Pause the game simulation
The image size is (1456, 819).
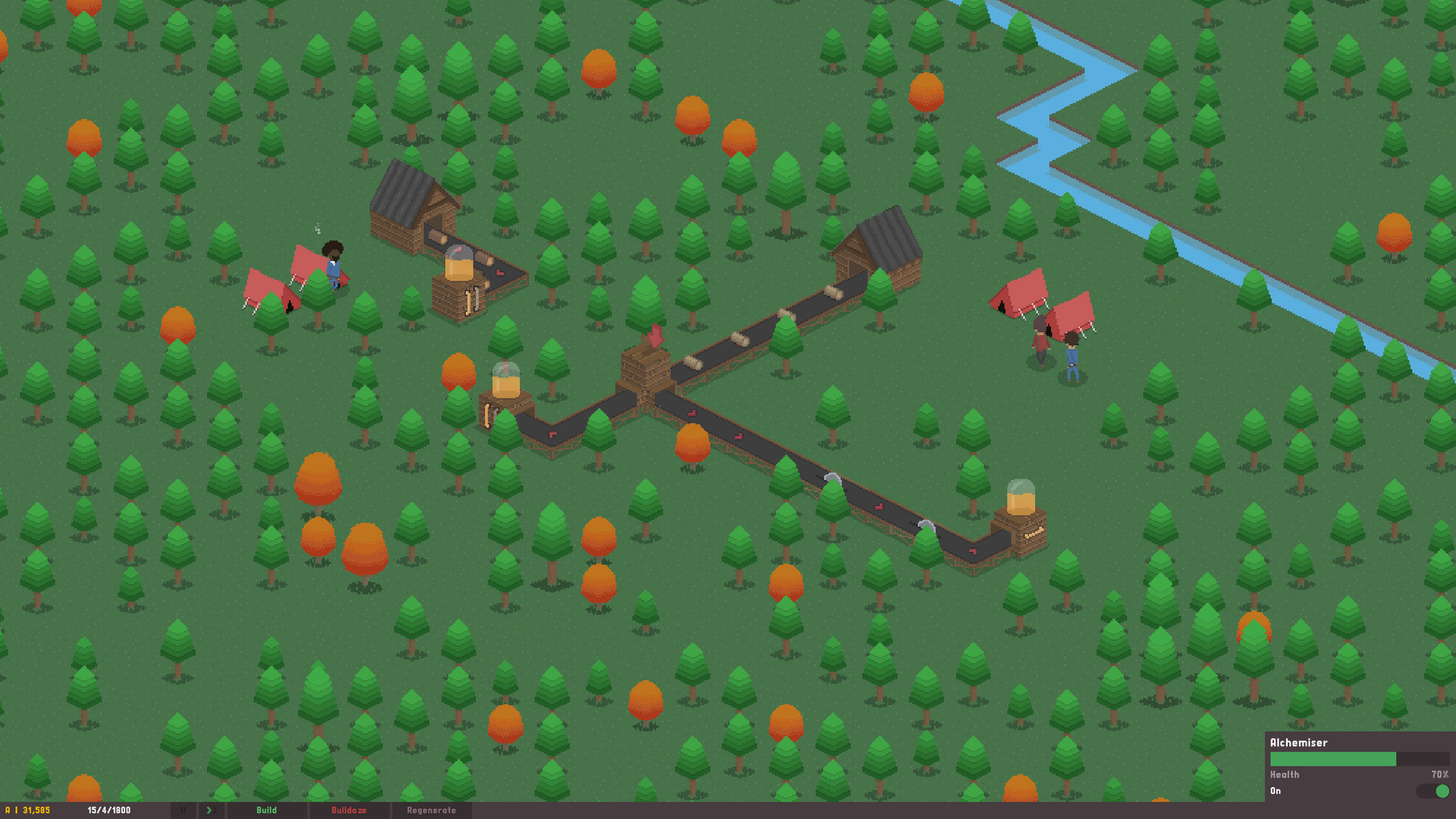coord(183,810)
